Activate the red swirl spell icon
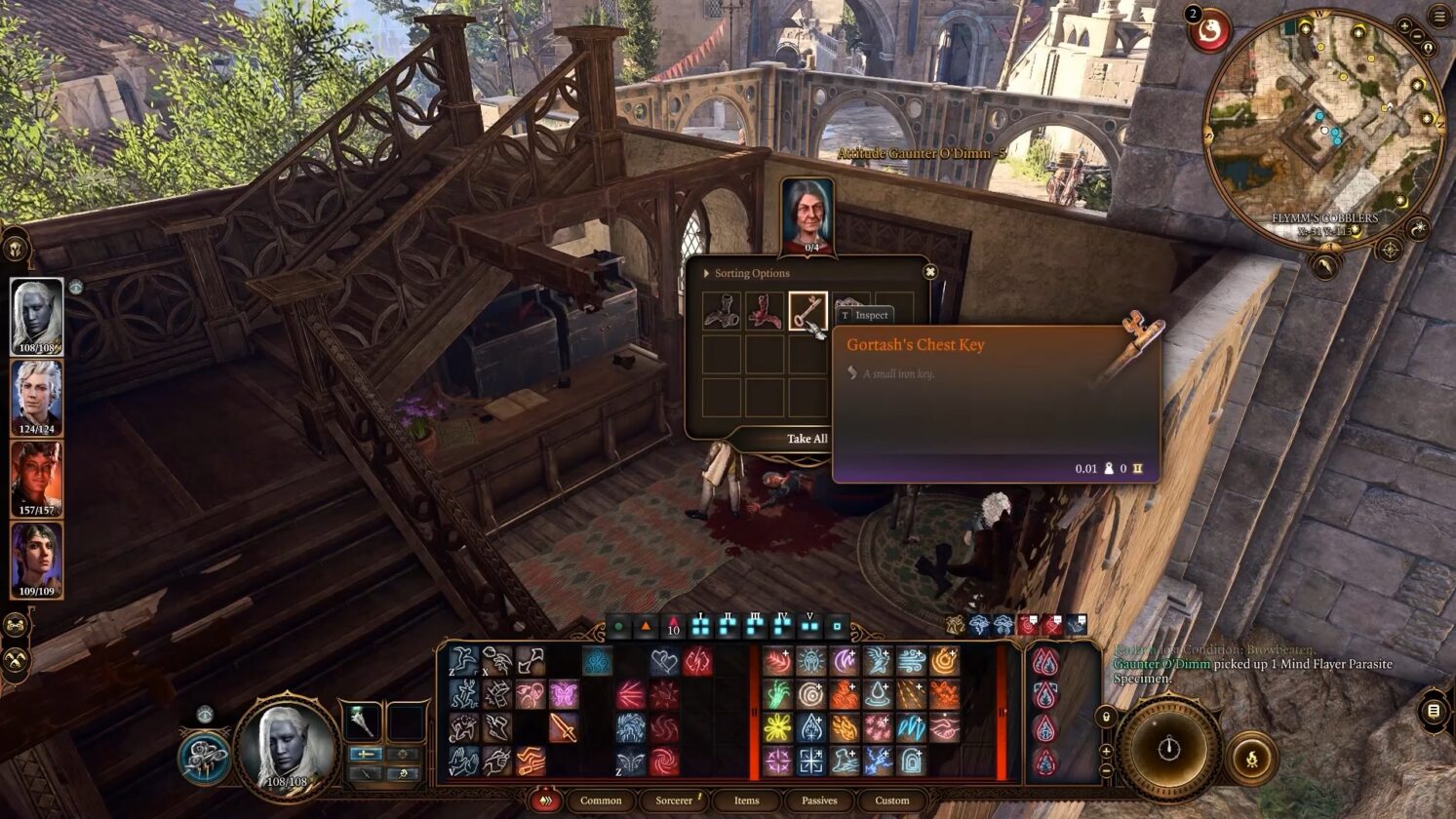 (x=664, y=760)
